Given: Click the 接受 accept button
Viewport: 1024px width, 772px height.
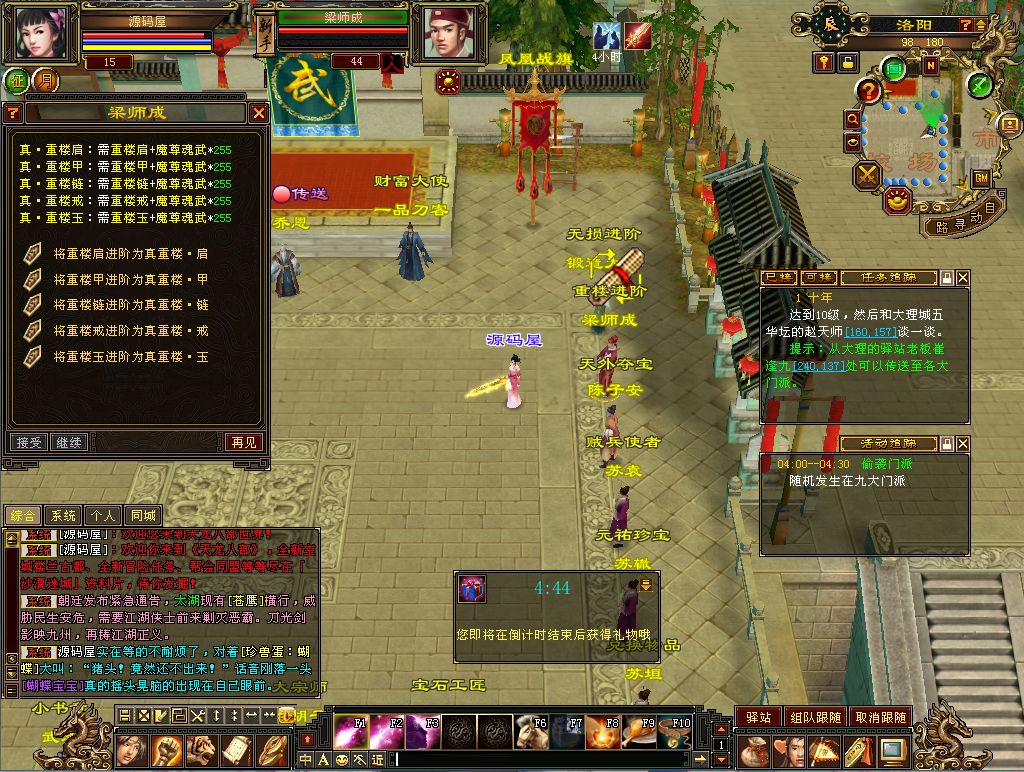Looking at the screenshot, I should (x=29, y=442).
